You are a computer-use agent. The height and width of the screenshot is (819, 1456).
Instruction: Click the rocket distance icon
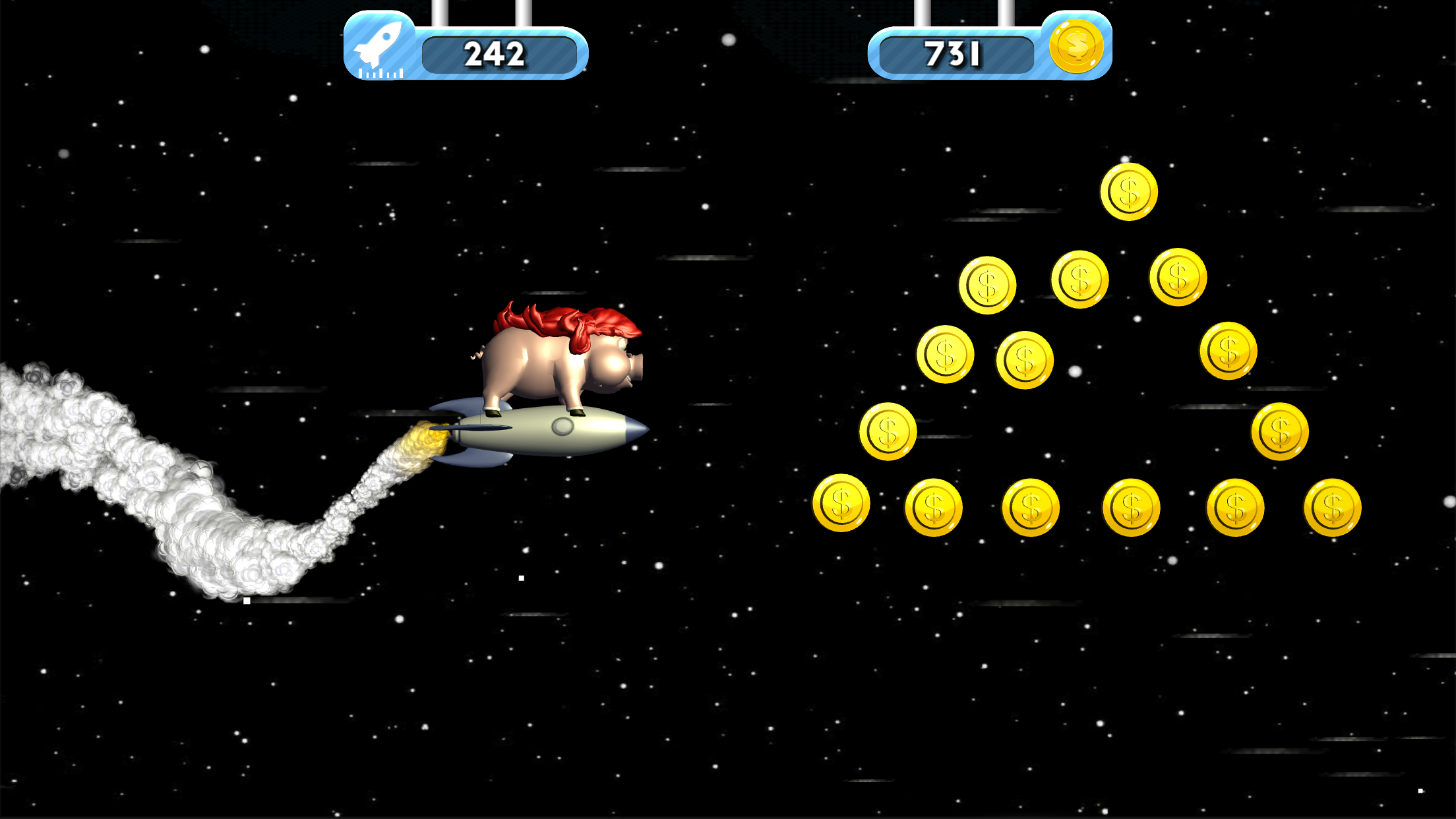(x=379, y=47)
